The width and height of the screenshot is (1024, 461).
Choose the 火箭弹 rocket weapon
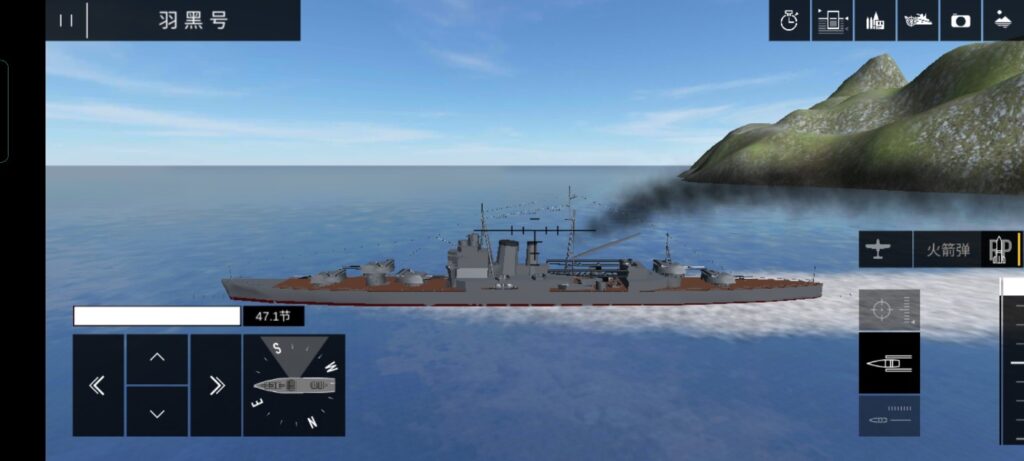pos(947,249)
